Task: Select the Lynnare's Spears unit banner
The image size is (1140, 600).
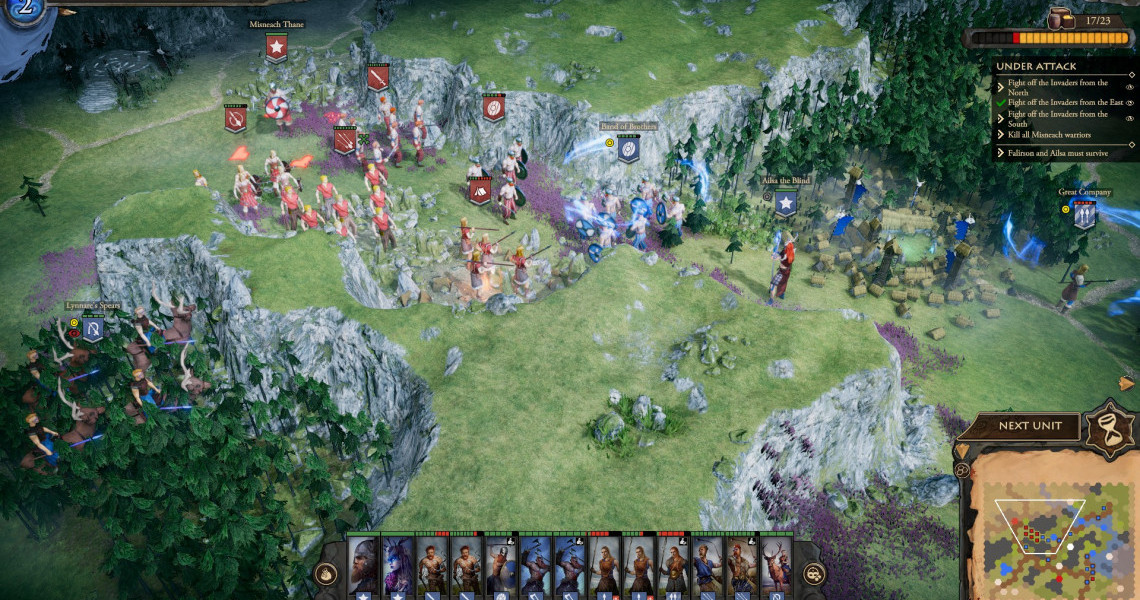Action: point(93,328)
